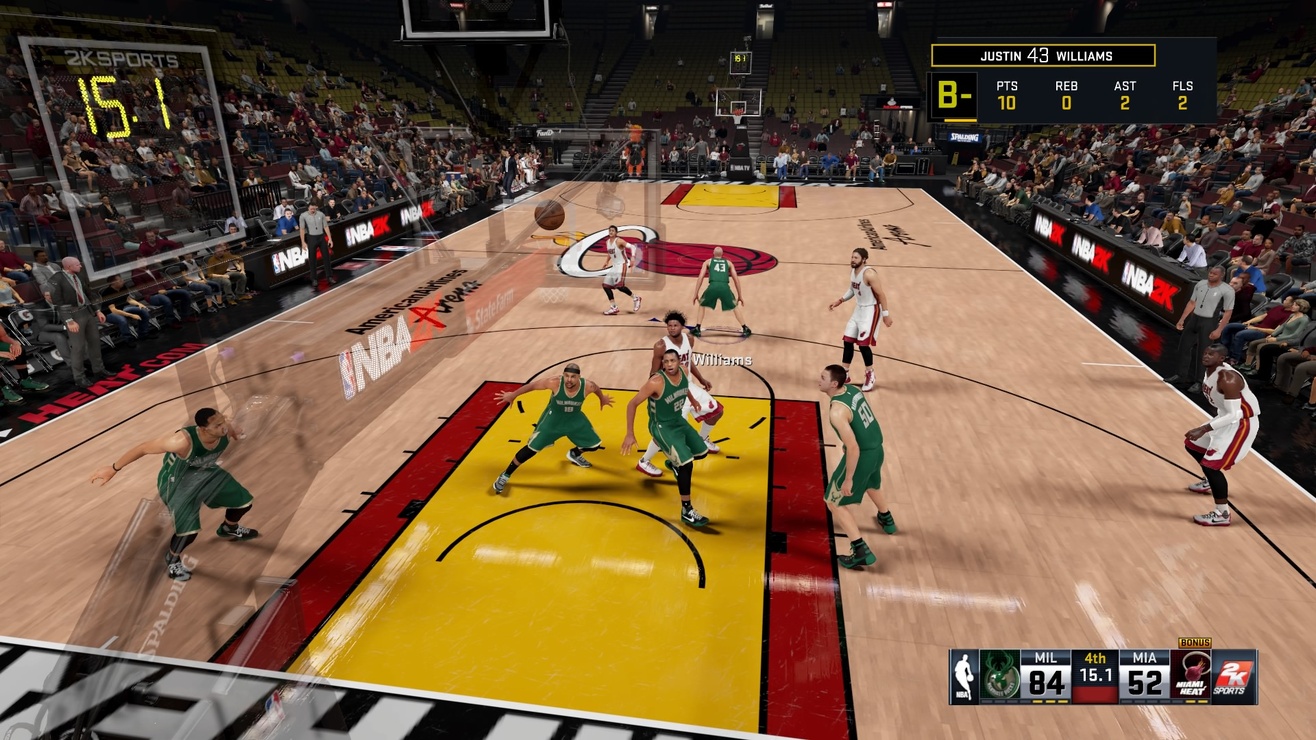Switch to the MIA score panel
The height and width of the screenshot is (740, 1316).
(x=1145, y=680)
